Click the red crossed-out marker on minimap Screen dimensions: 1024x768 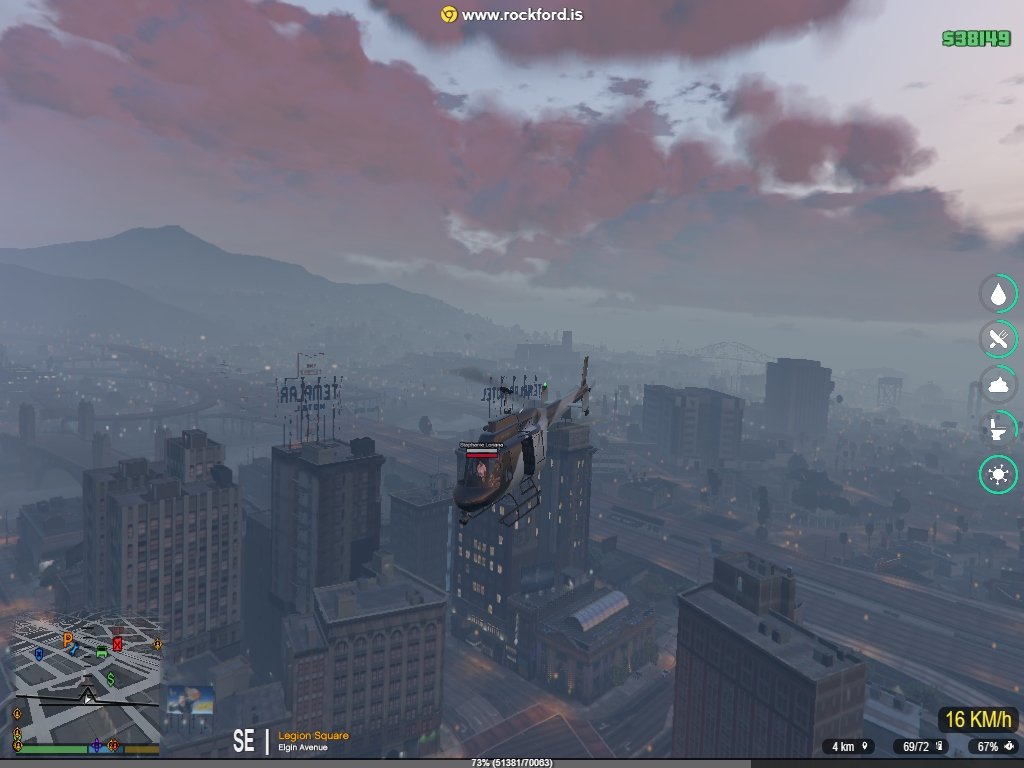117,644
